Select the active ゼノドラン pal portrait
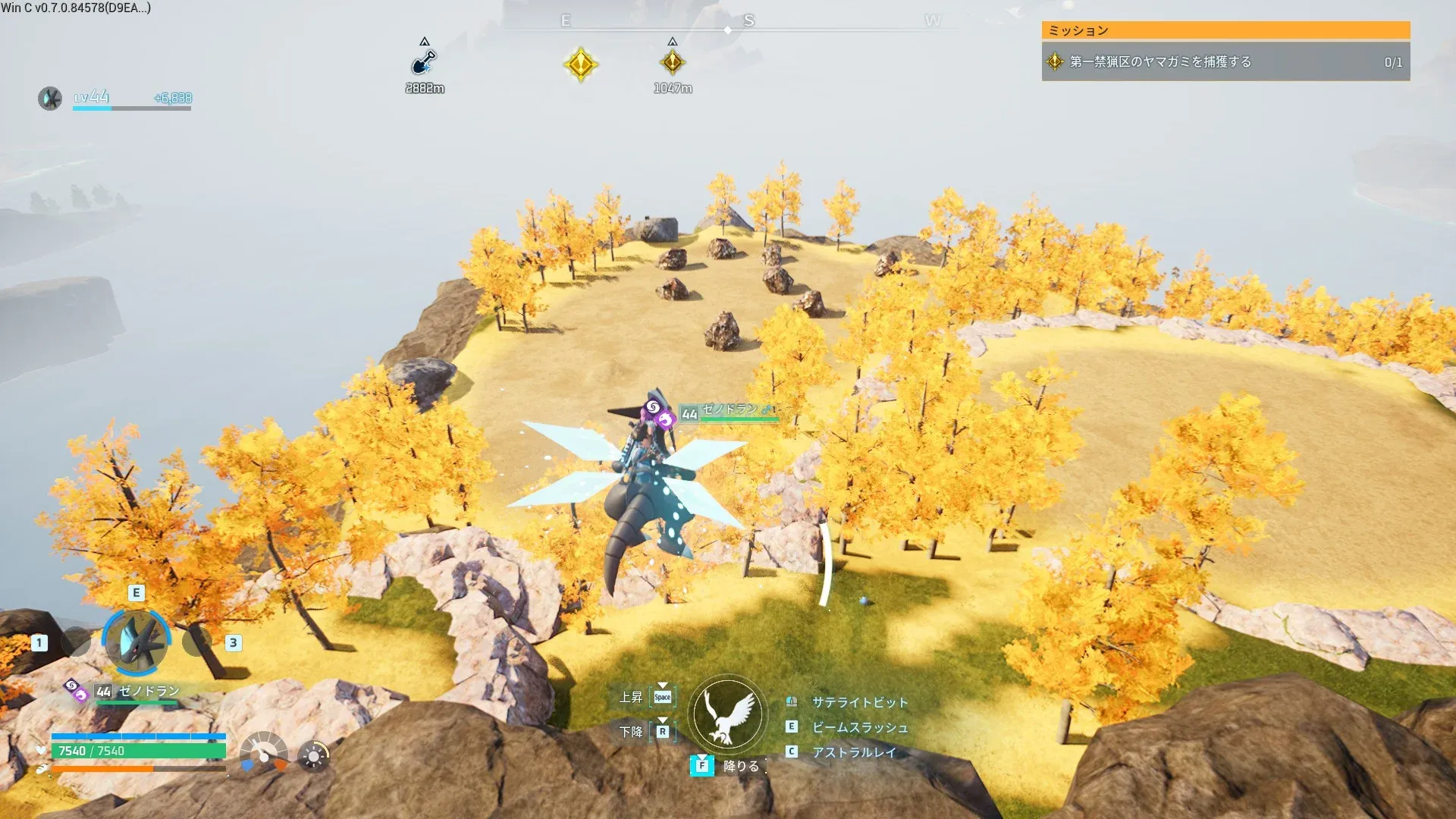 136,642
